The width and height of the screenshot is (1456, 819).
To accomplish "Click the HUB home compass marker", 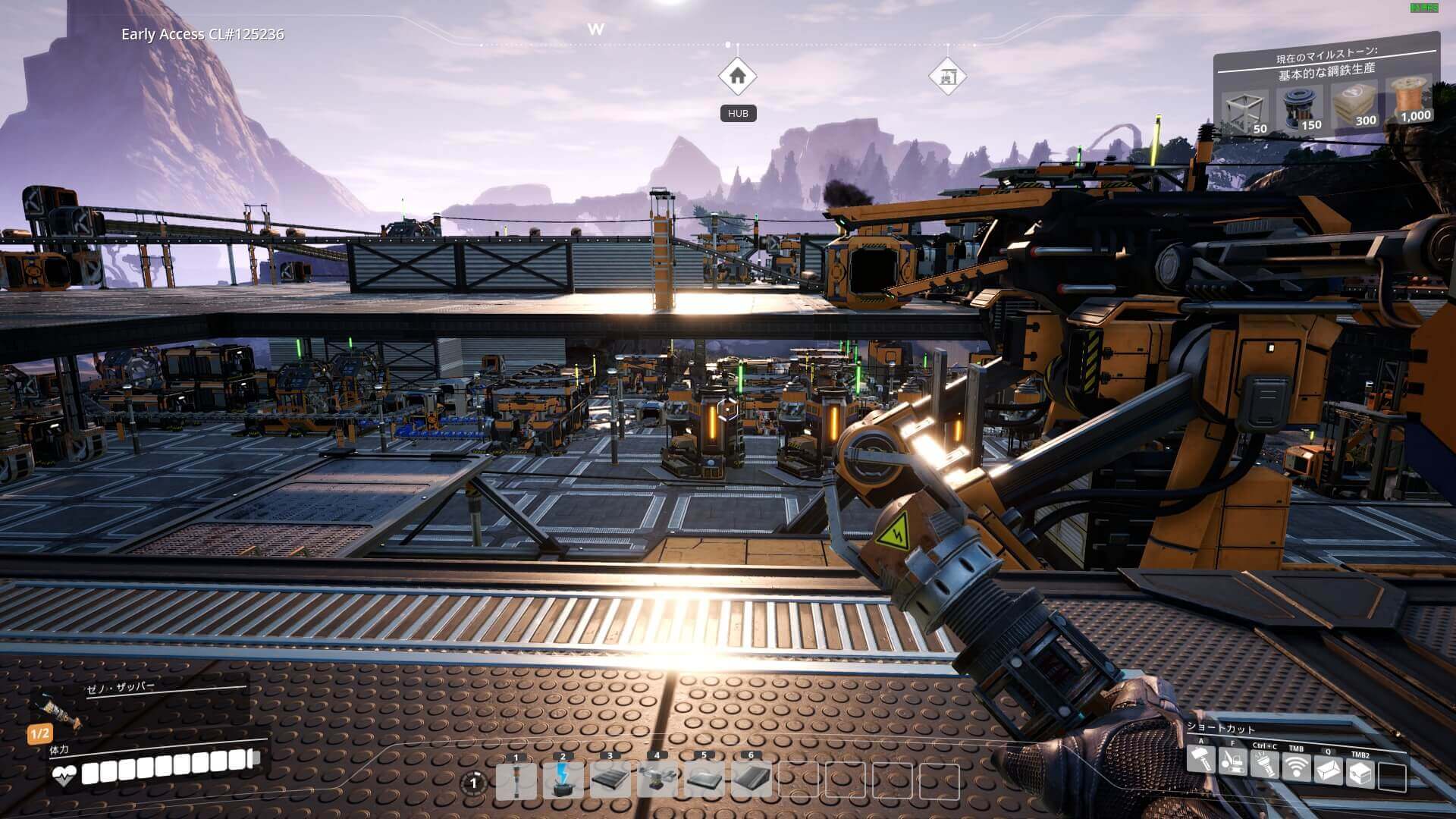I will point(737,76).
